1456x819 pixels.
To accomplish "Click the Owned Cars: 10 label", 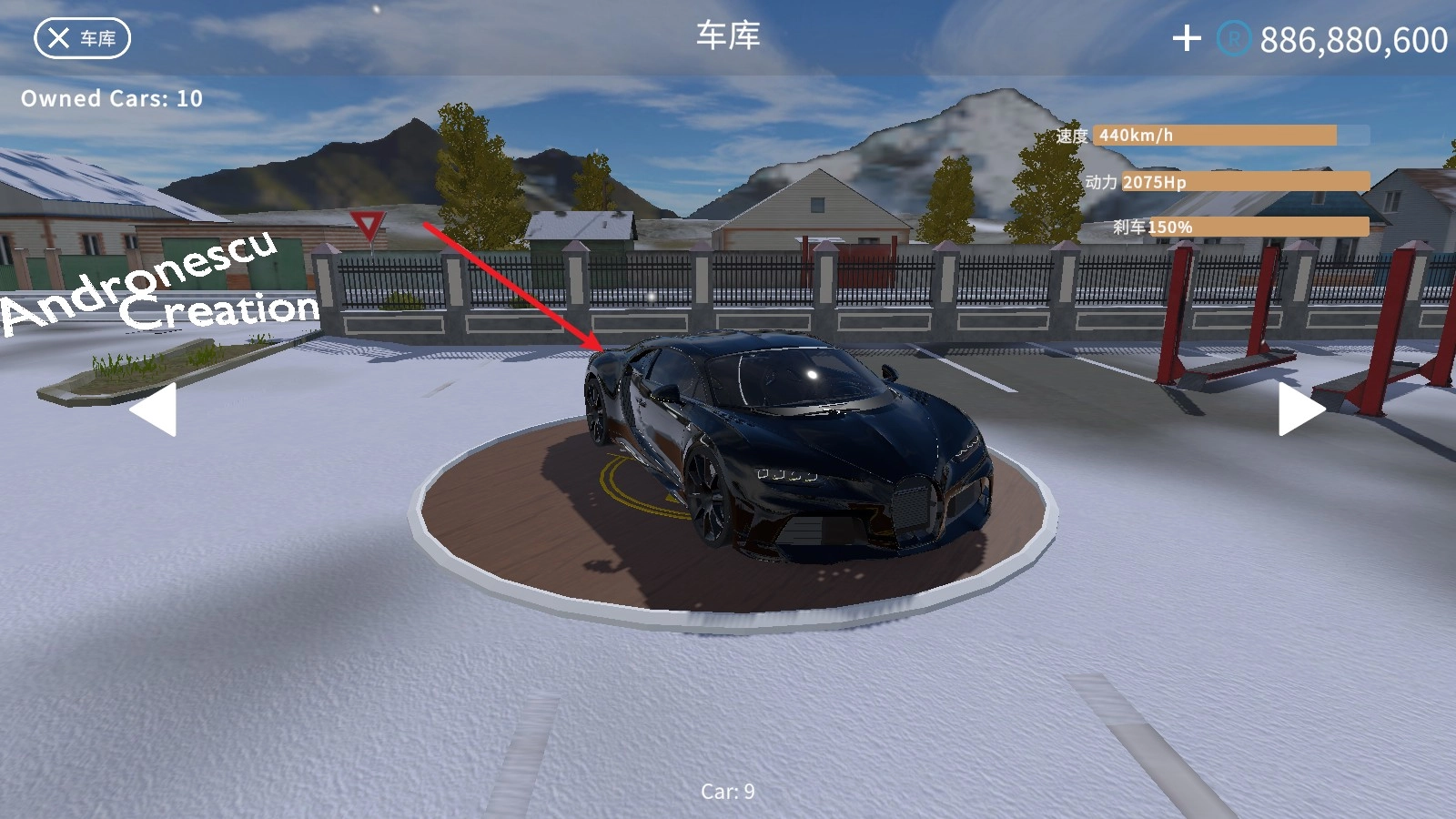I will click(112, 98).
